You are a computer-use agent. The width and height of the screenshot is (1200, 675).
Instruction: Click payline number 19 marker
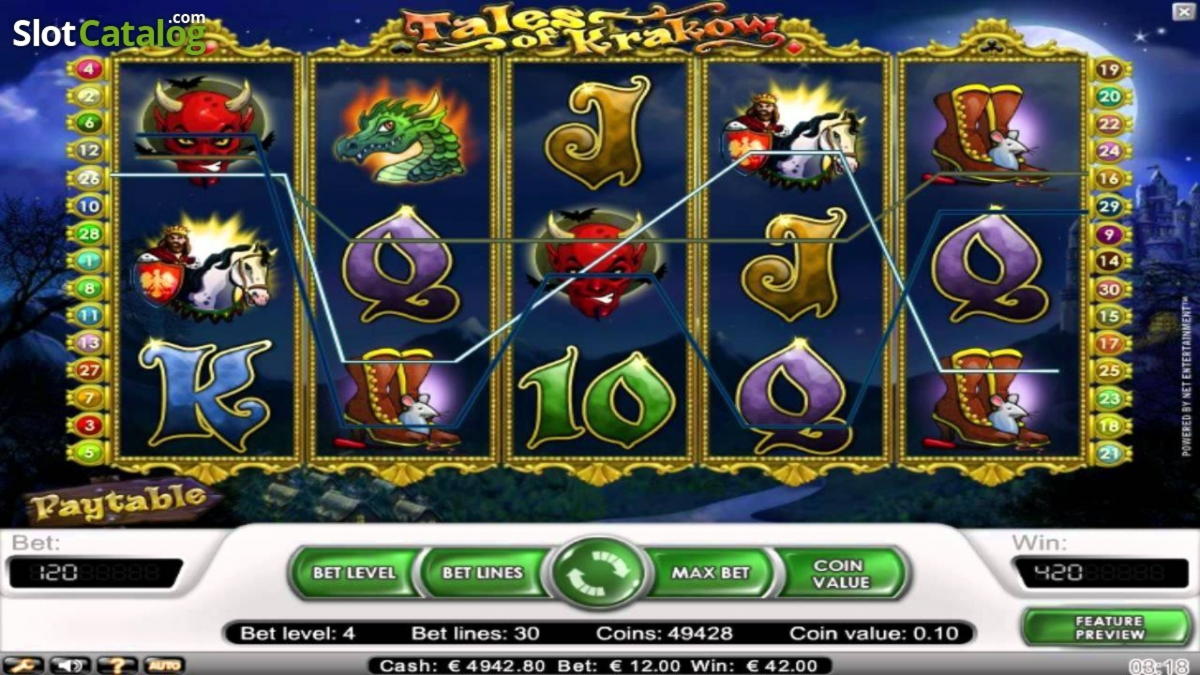click(1109, 69)
